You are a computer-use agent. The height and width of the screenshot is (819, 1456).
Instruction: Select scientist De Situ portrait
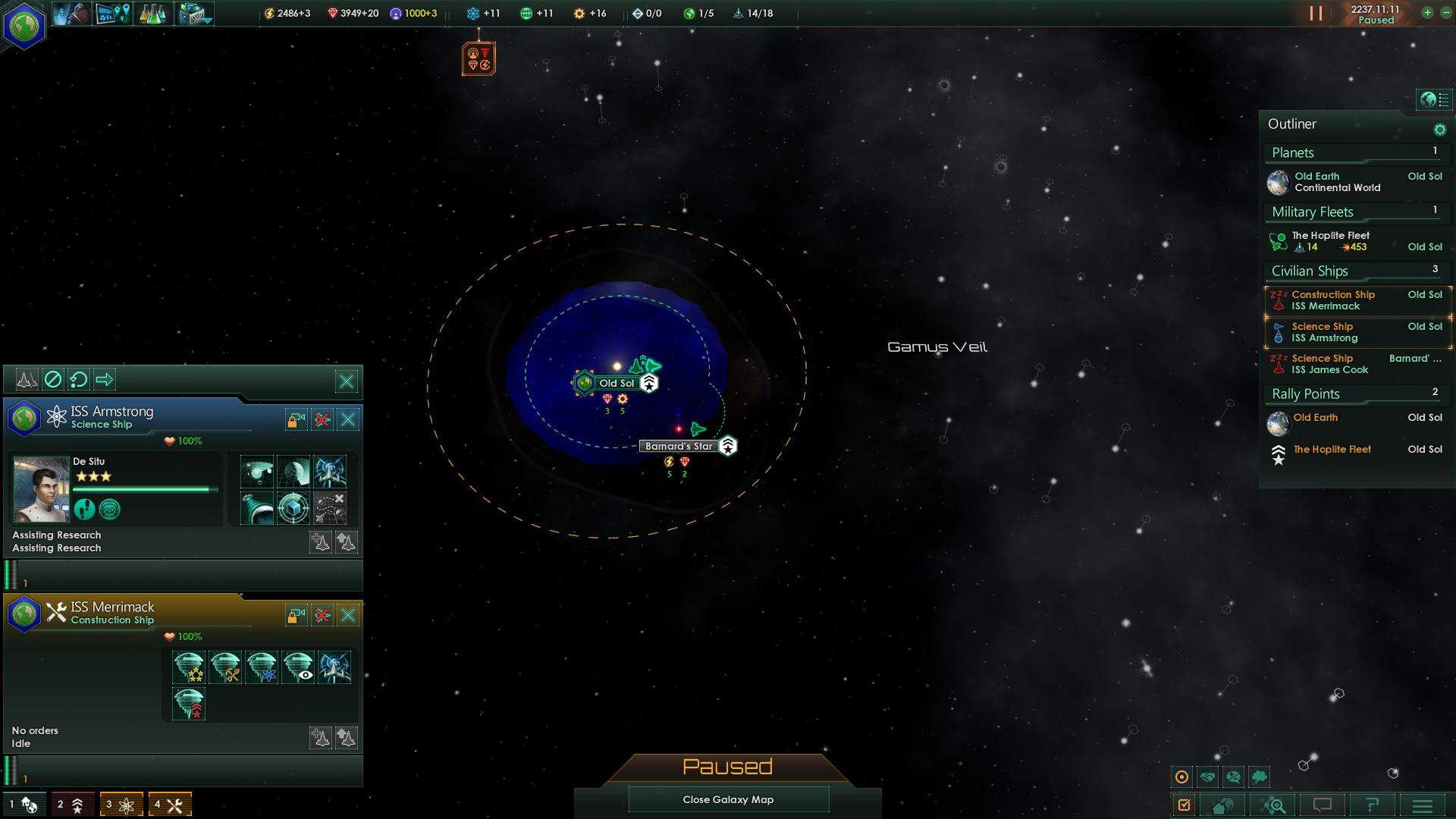pos(41,489)
